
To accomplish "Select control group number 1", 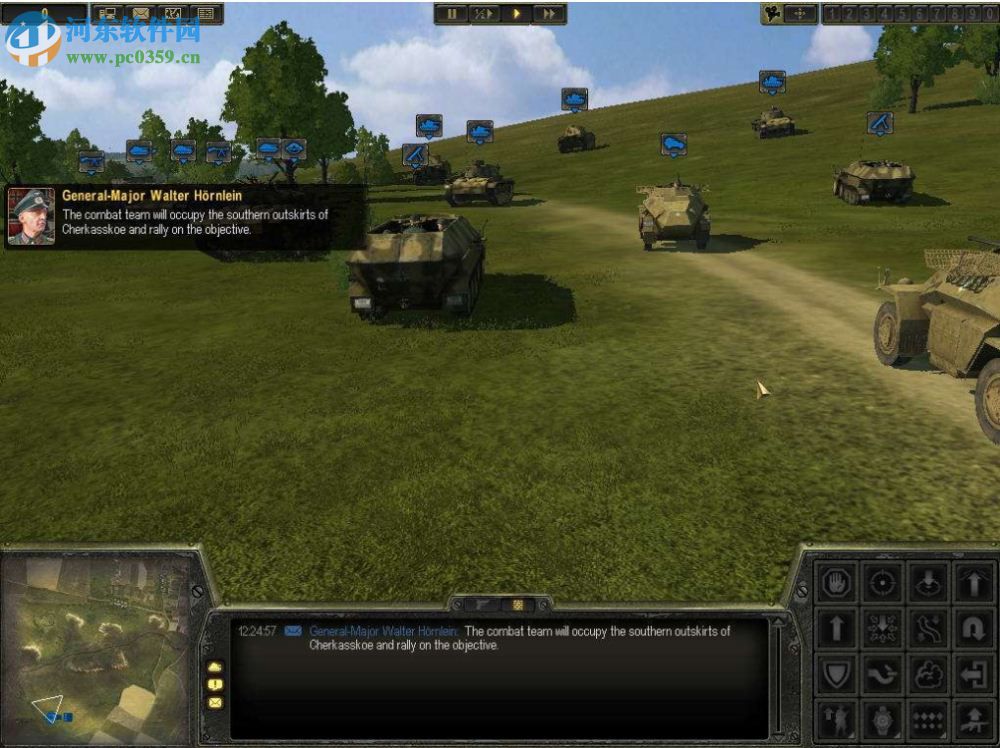I will pyautogui.click(x=831, y=14).
